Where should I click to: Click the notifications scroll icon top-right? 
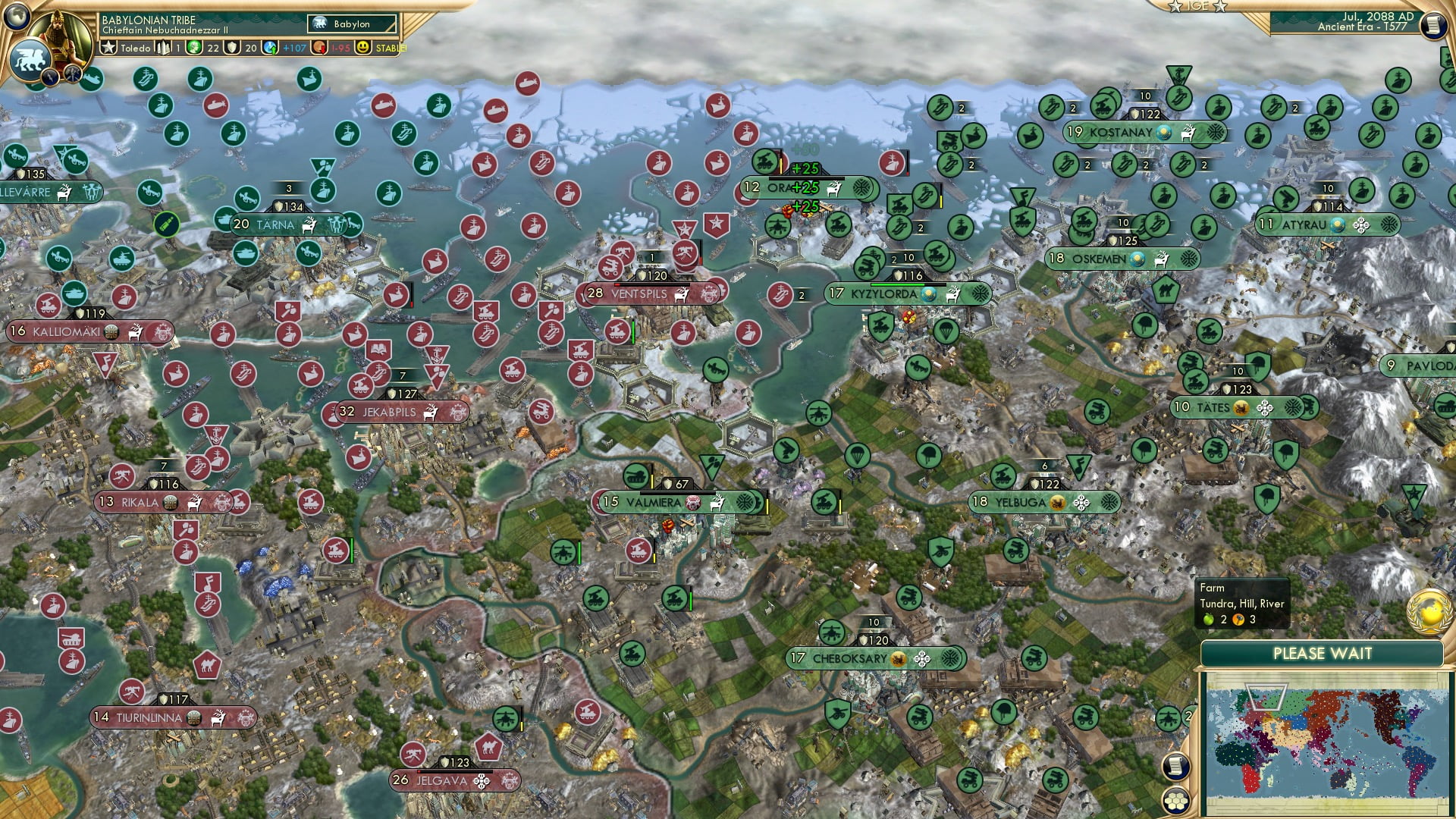click(1432, 25)
